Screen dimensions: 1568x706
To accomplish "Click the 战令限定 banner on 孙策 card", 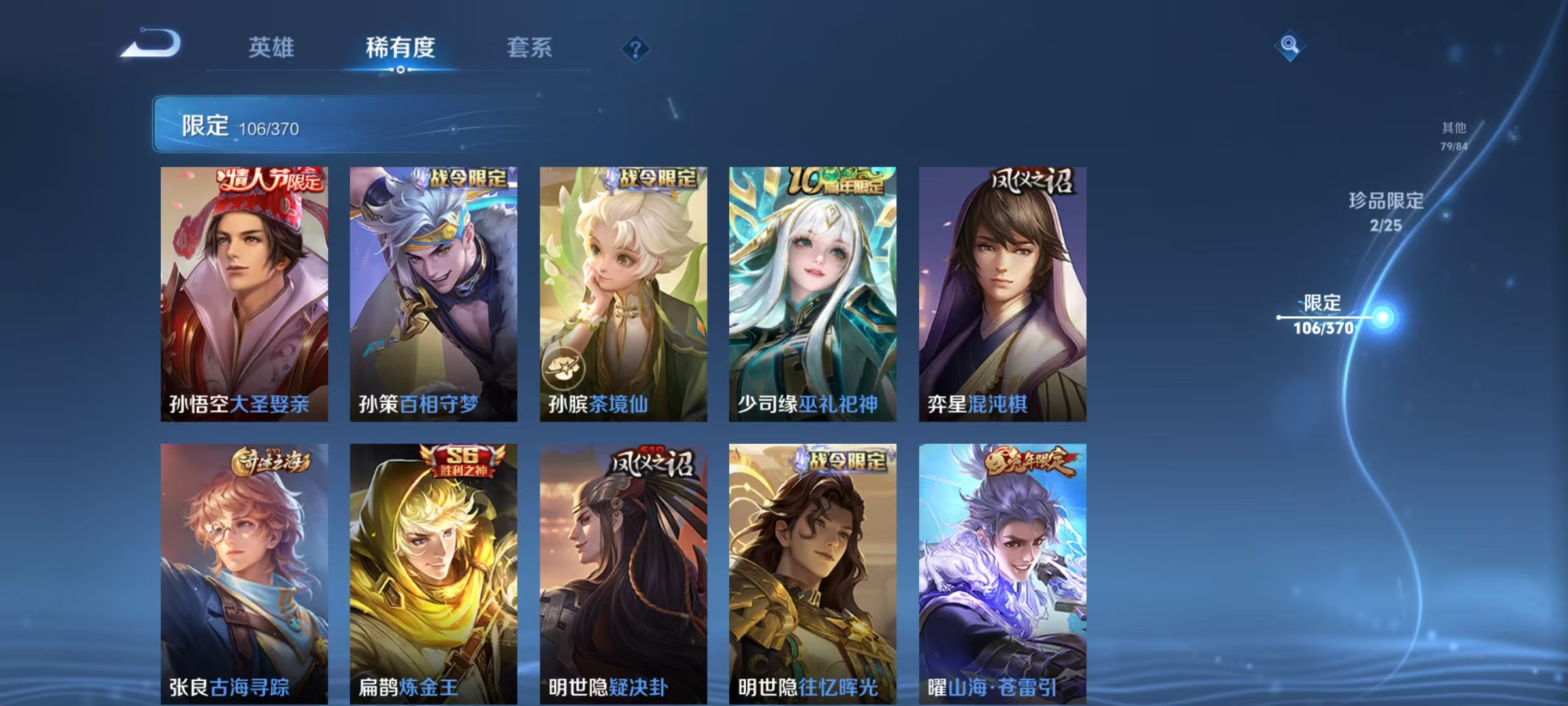I will pyautogui.click(x=465, y=176).
